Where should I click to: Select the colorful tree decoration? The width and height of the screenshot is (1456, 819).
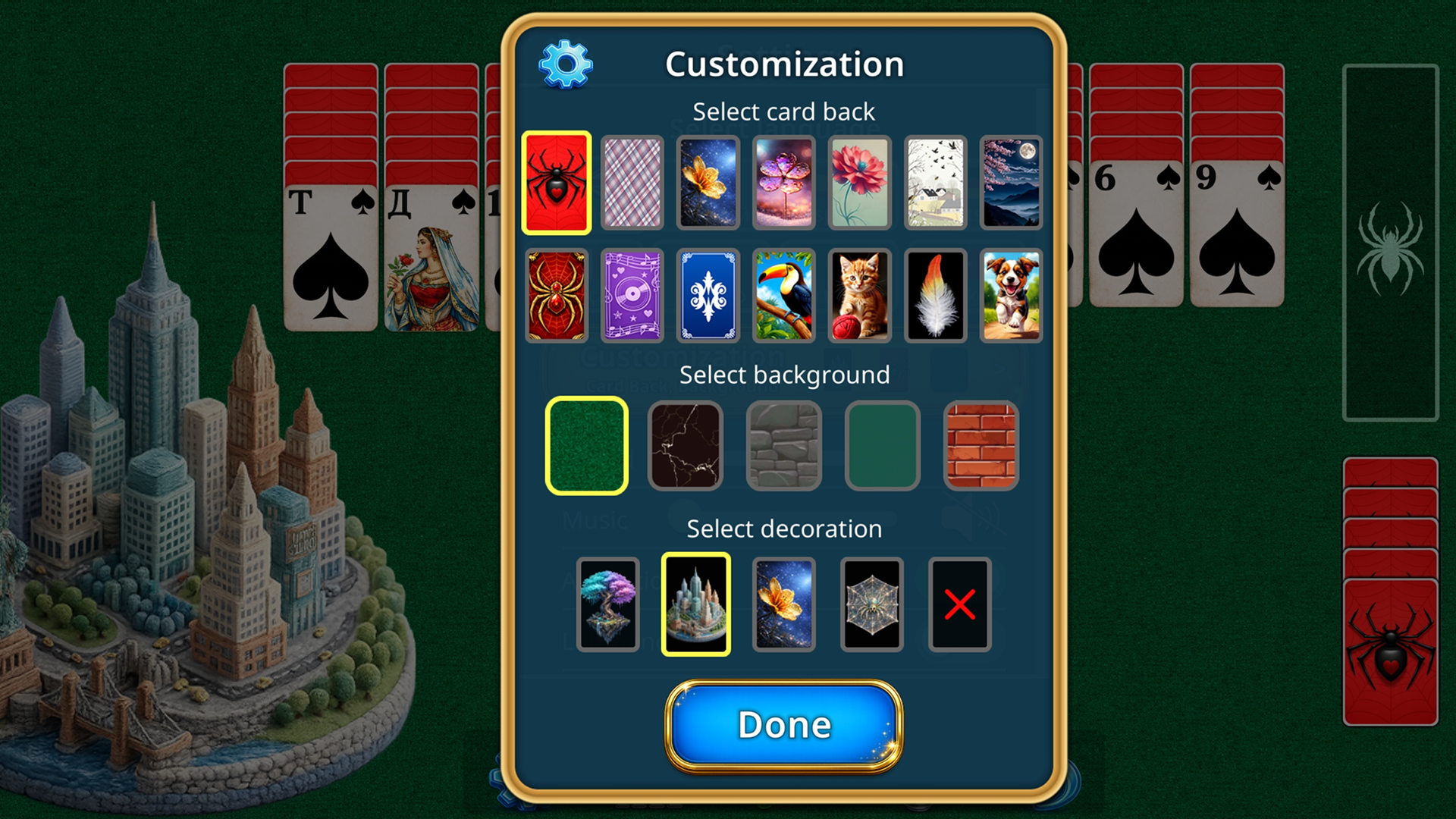pyautogui.click(x=607, y=603)
